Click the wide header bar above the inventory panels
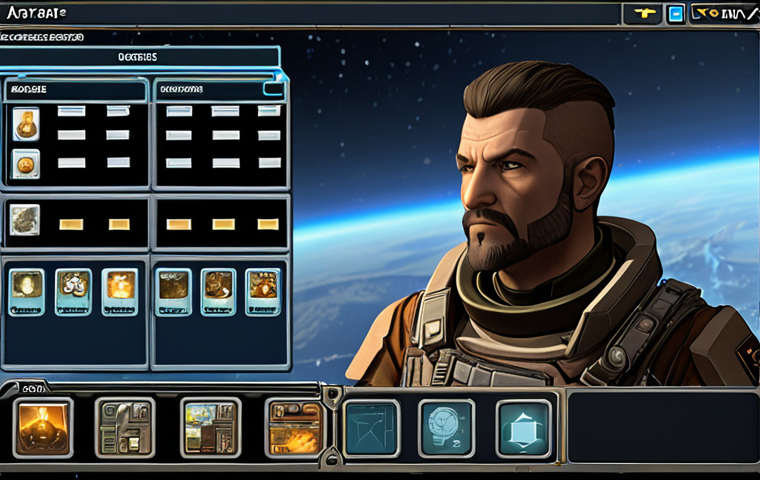 [x=140, y=58]
